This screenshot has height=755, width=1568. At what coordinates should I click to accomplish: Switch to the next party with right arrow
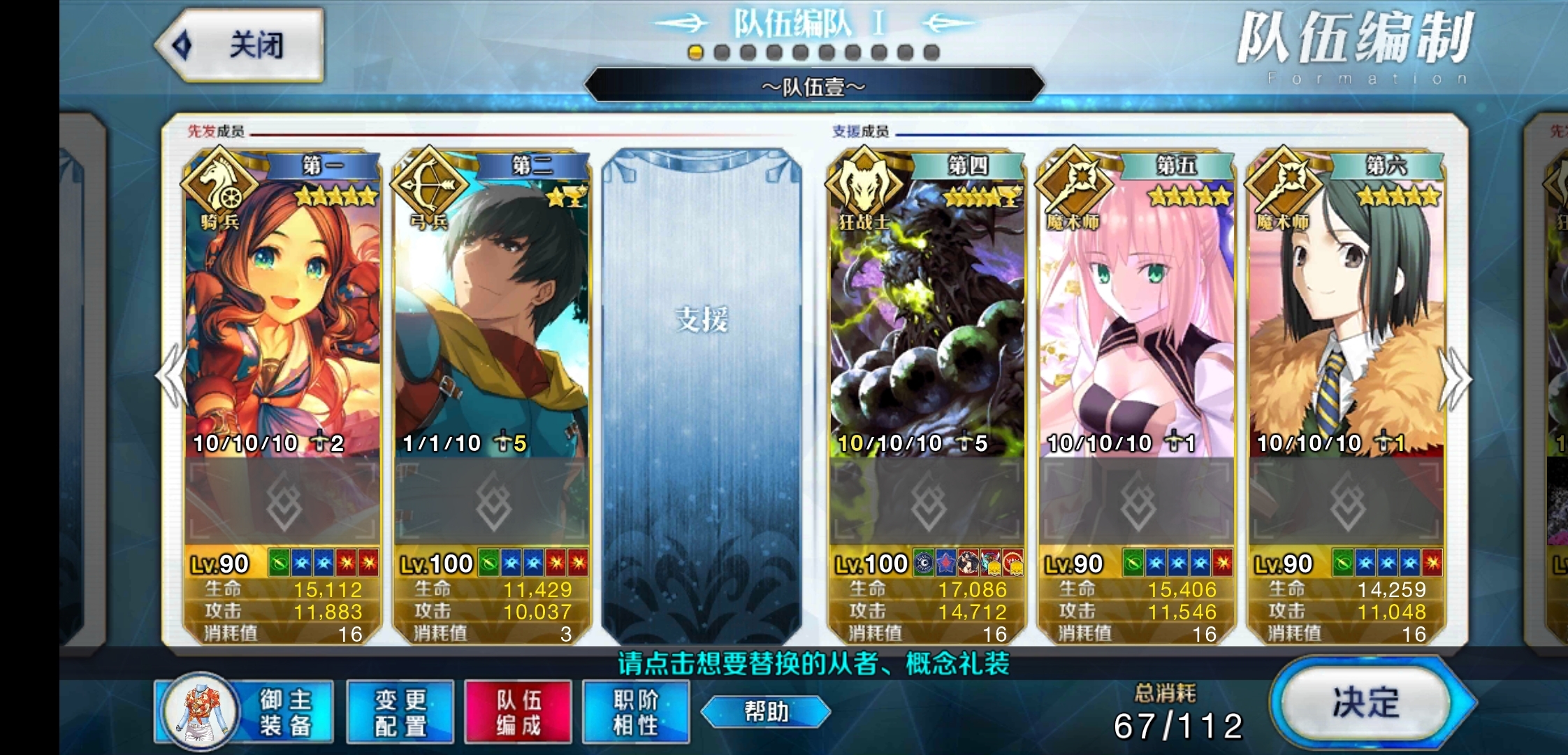pos(1455,379)
